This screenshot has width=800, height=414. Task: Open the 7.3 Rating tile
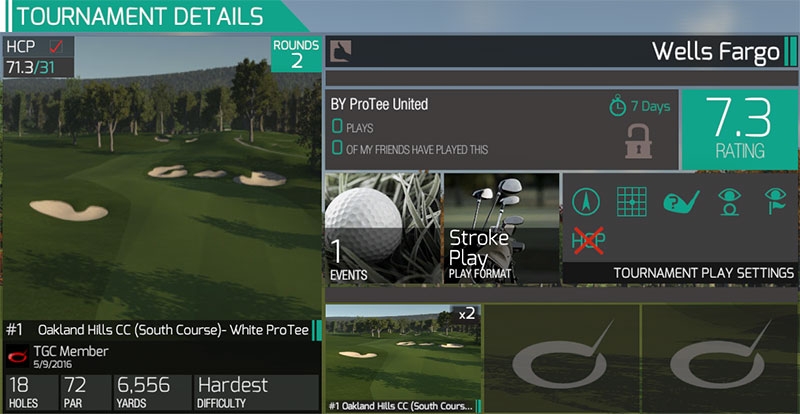click(x=740, y=130)
